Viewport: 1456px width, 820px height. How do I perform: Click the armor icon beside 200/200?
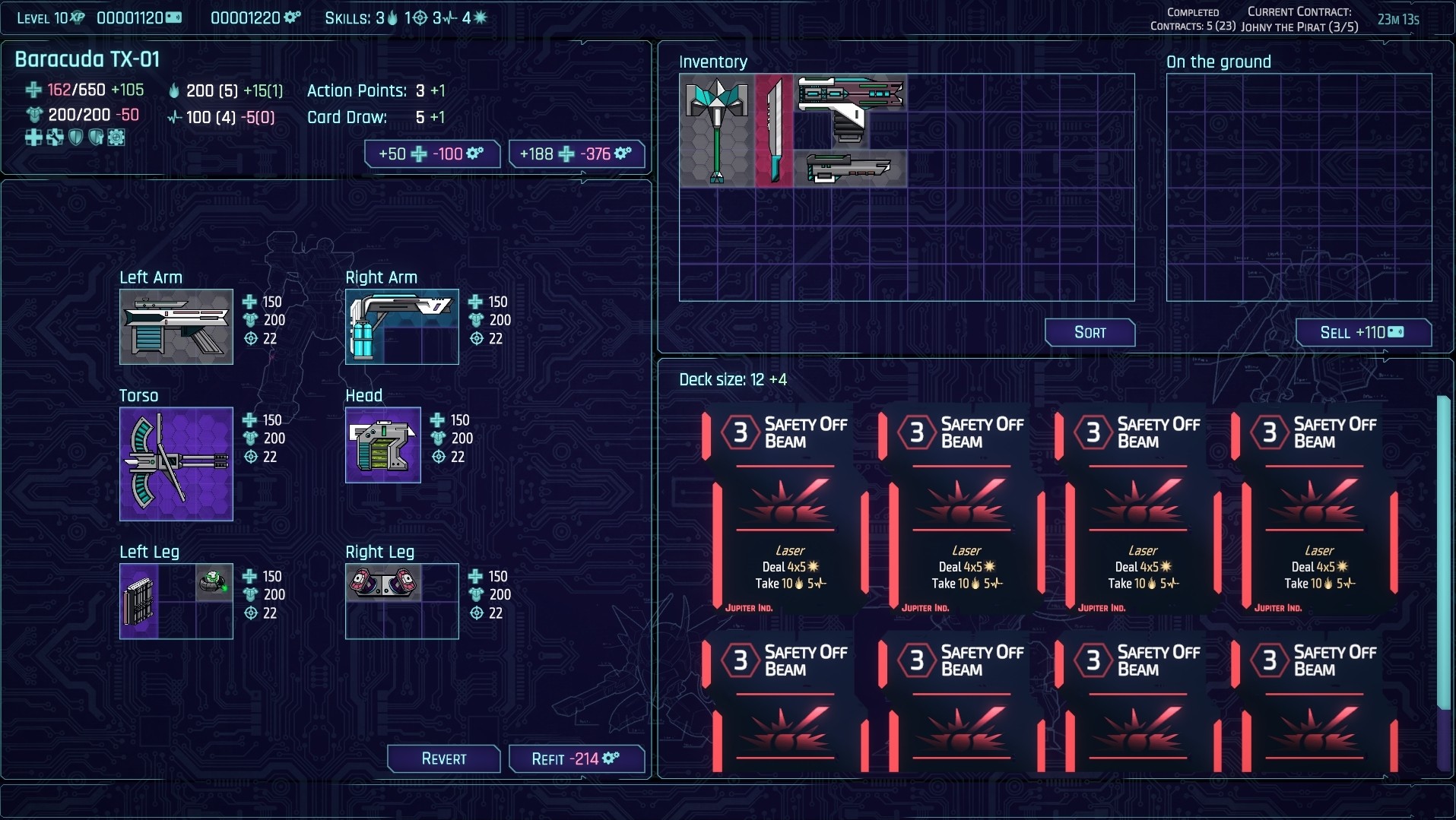coord(33,115)
